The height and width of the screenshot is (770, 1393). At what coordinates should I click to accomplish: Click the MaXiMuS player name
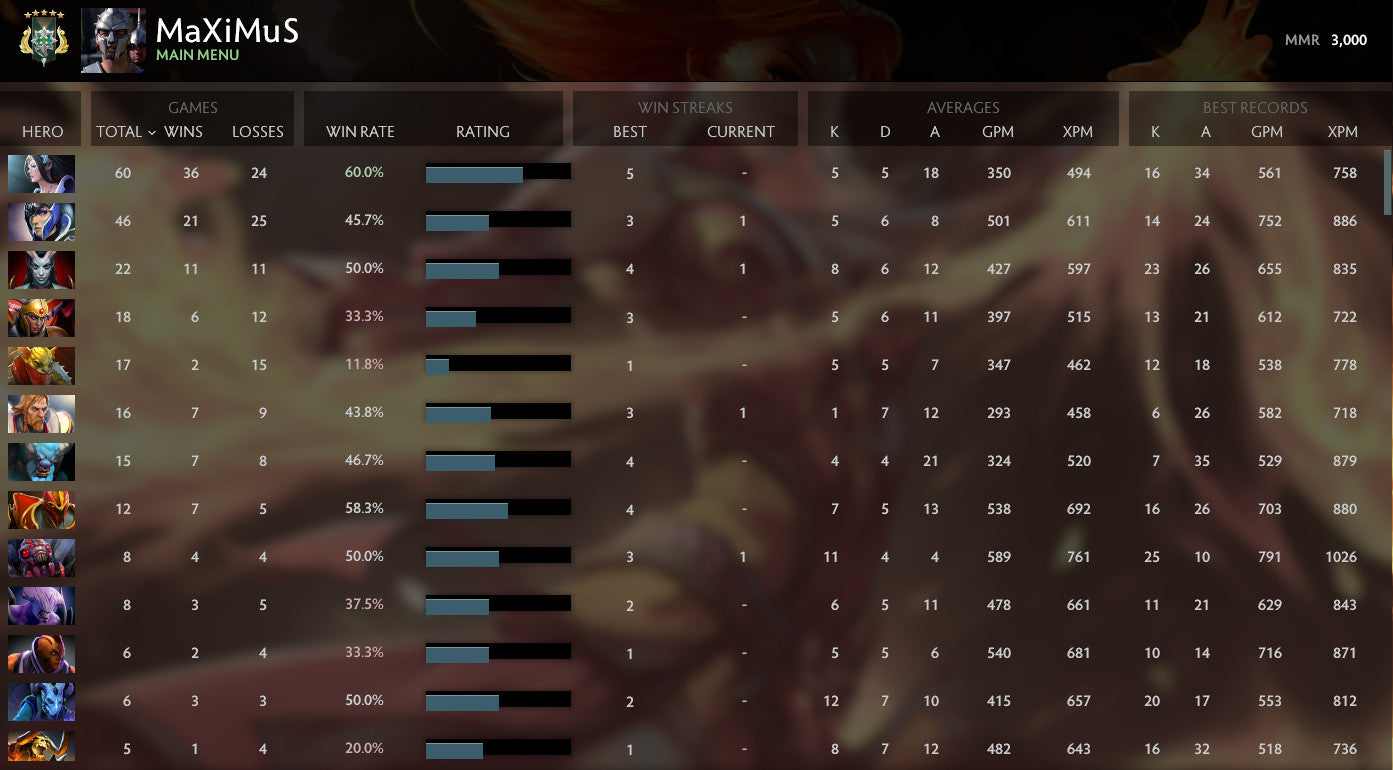[x=227, y=31]
